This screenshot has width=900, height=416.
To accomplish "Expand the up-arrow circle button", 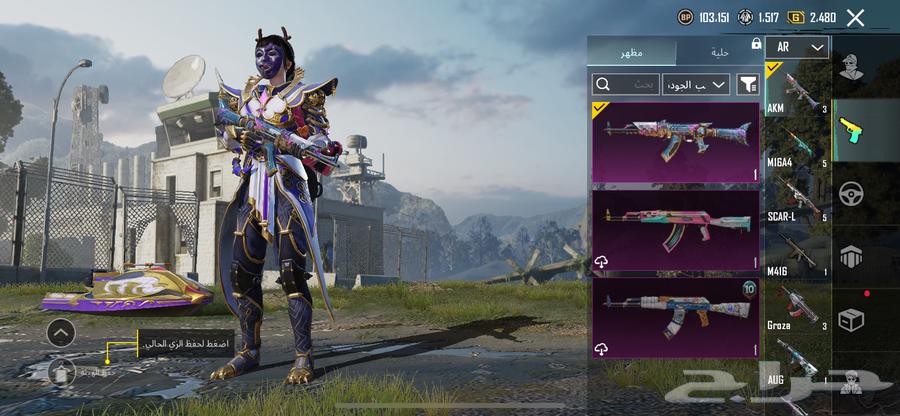I will pyautogui.click(x=61, y=333).
